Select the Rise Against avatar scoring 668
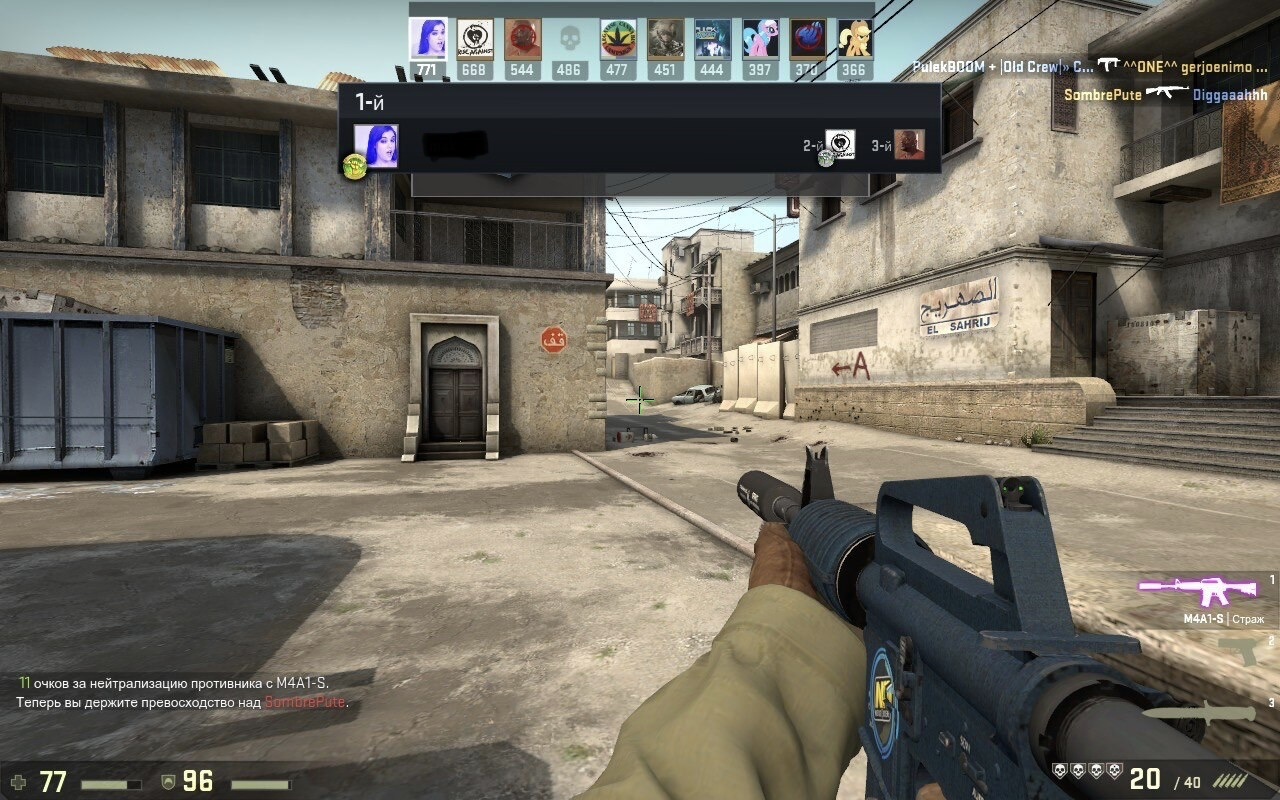The image size is (1280, 800). pos(474,39)
